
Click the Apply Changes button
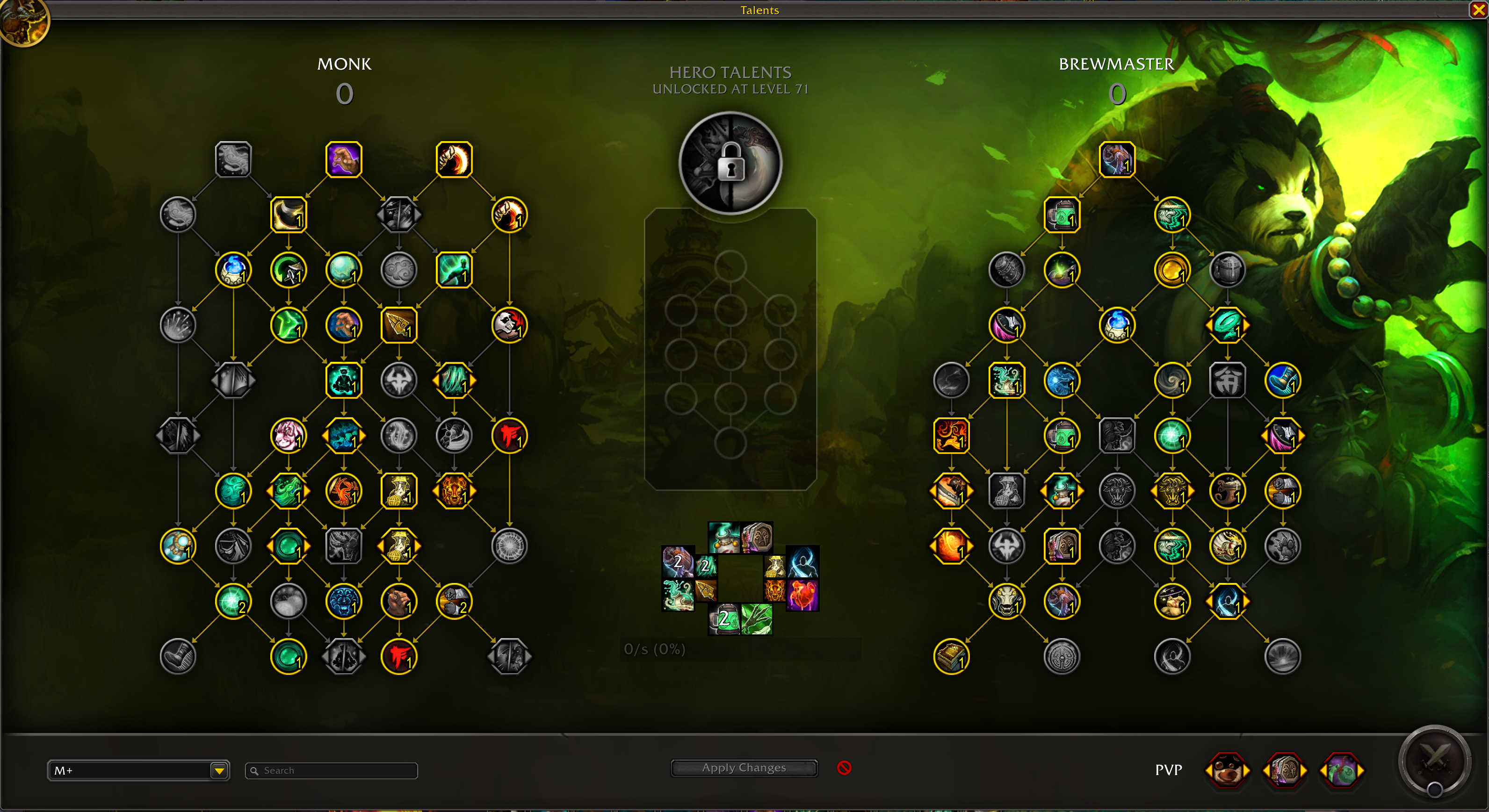[x=744, y=768]
